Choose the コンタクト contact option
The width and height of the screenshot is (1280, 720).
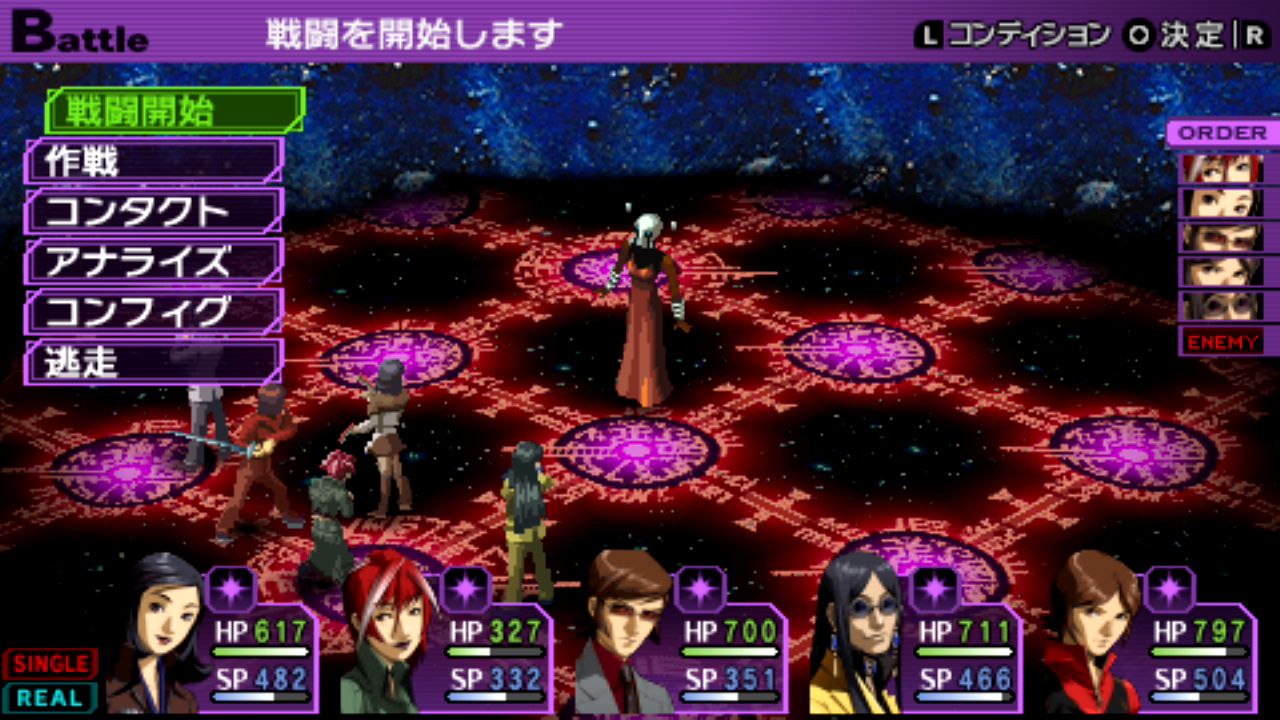pos(155,211)
